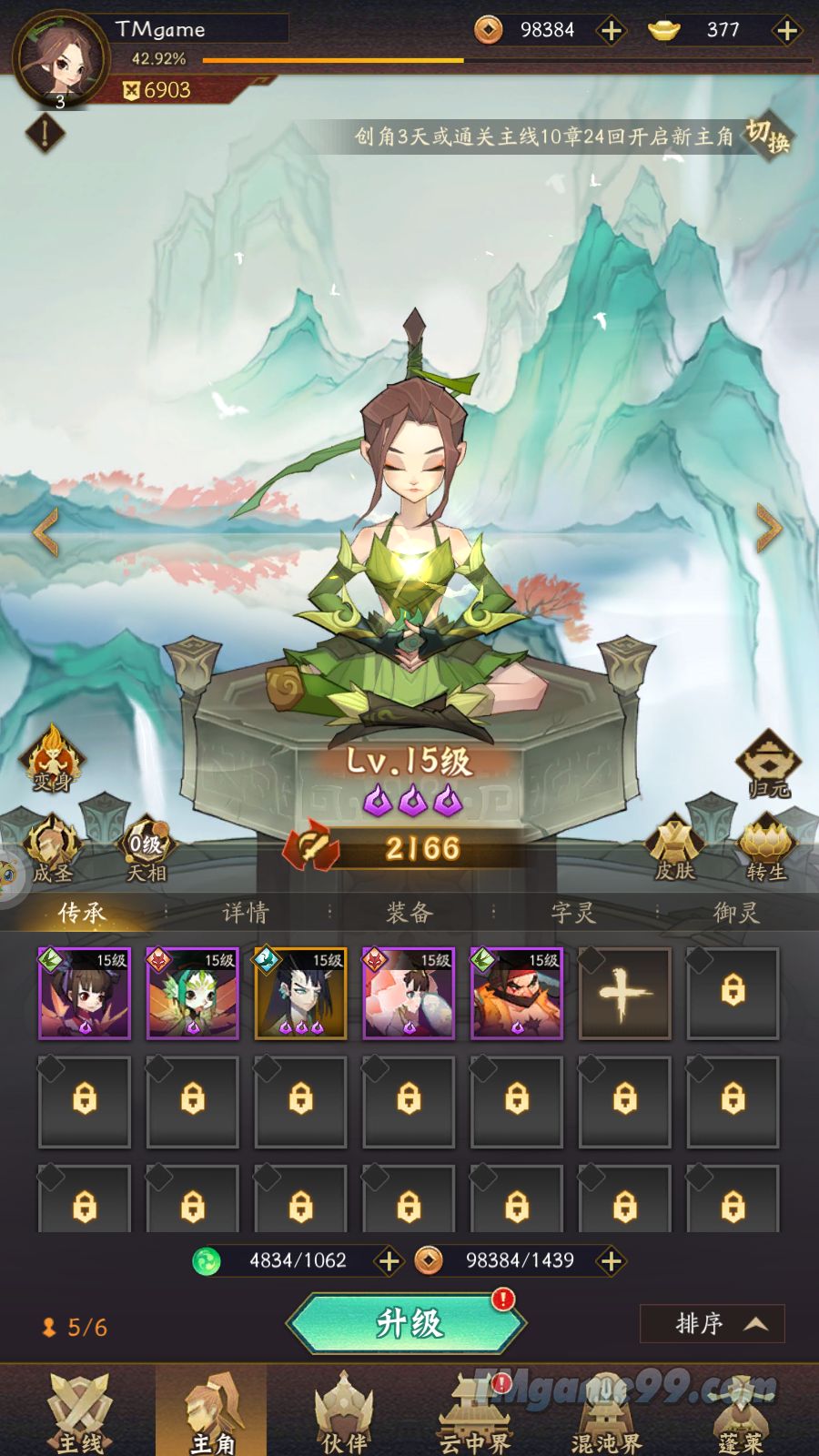Open the 皮肤 skins menu
This screenshot has height=1456, width=819.
pos(674,848)
